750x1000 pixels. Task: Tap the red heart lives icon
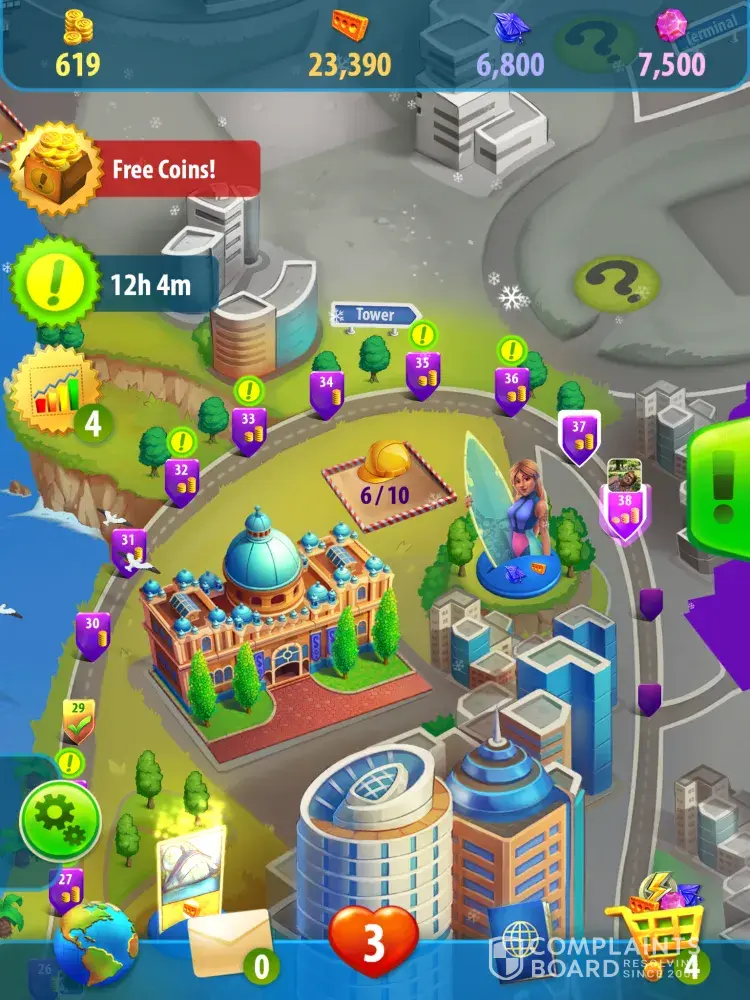click(x=373, y=942)
